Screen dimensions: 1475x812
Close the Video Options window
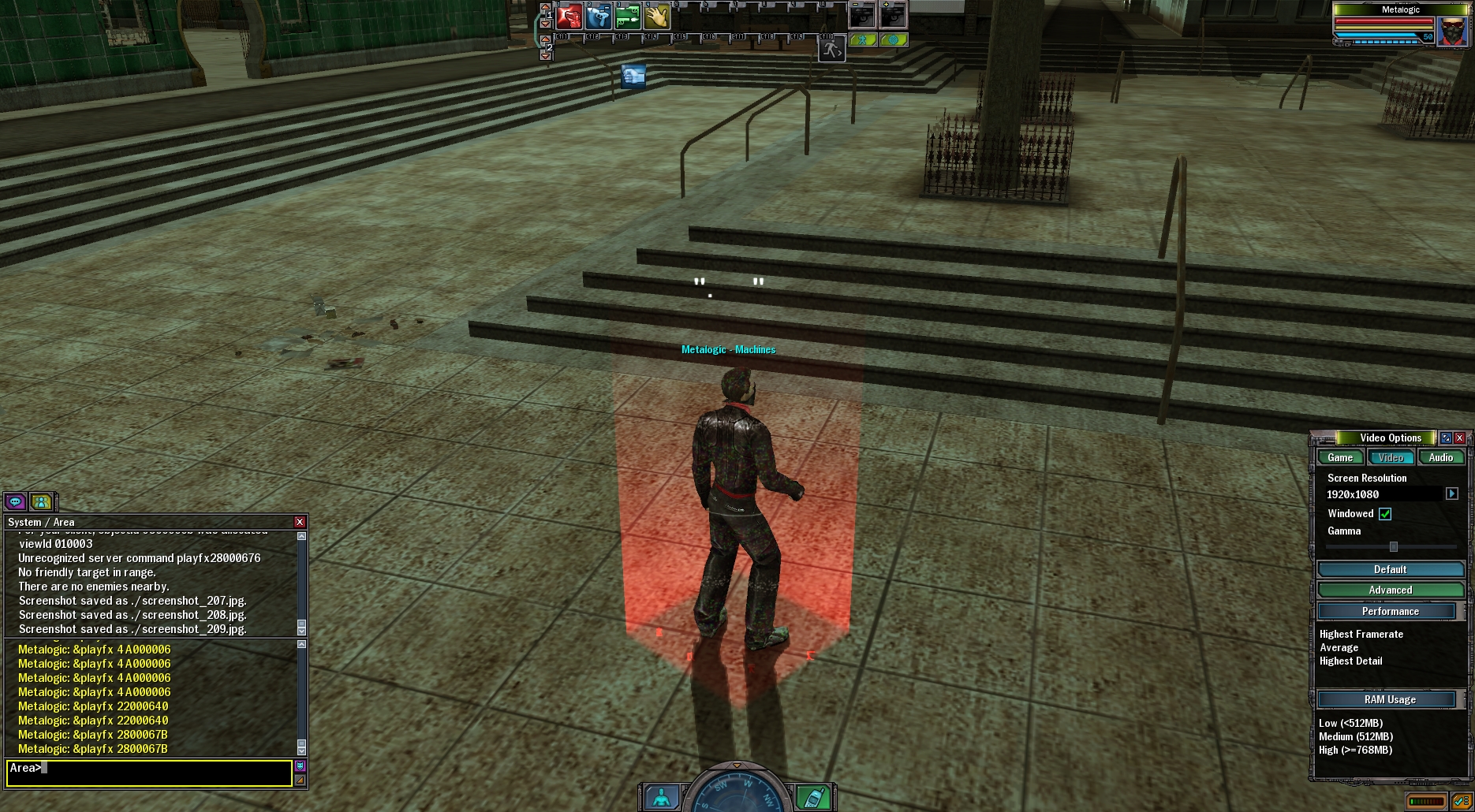click(x=1460, y=438)
